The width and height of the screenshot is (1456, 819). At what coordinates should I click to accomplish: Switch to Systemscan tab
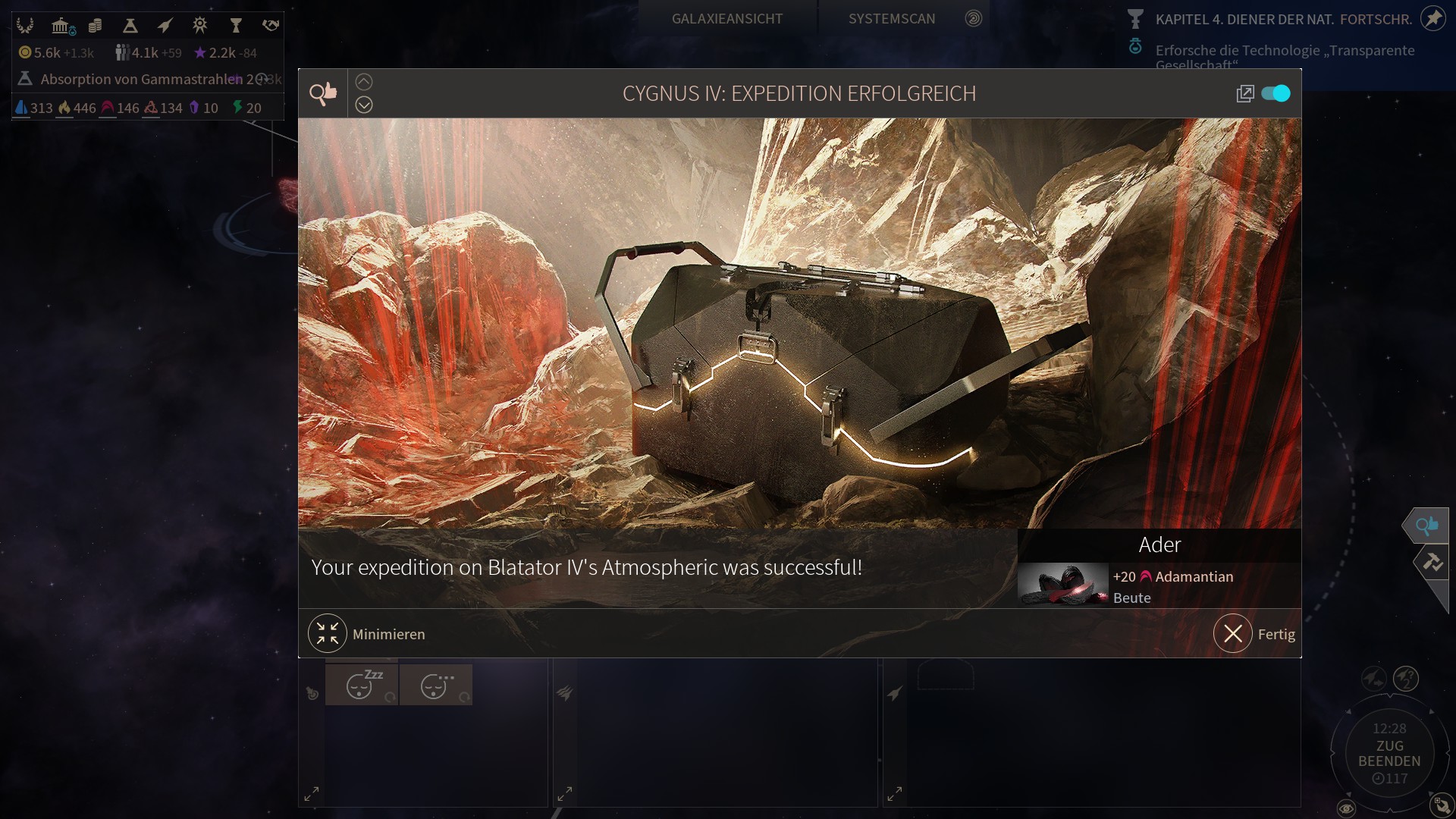pos(892,18)
